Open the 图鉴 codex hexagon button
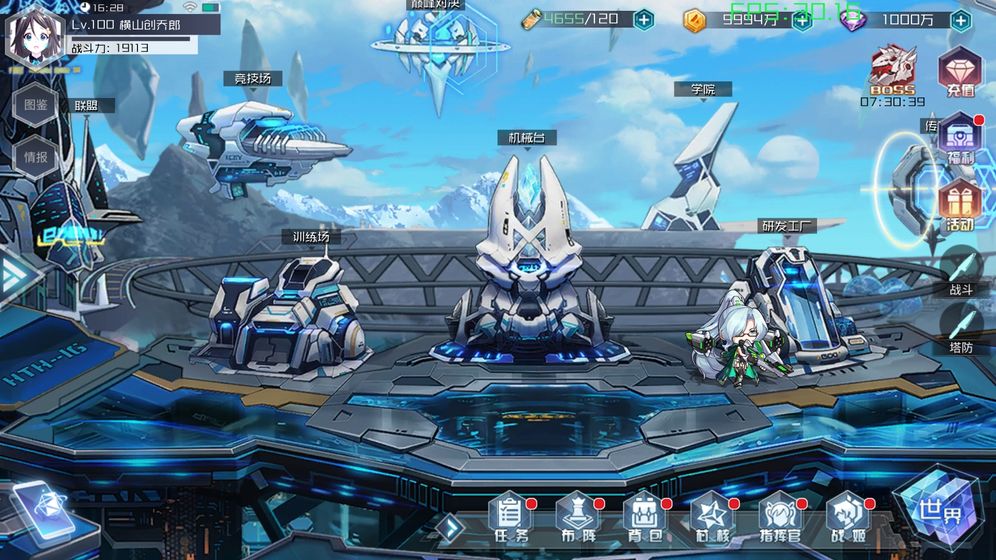996x560 pixels. (34, 104)
